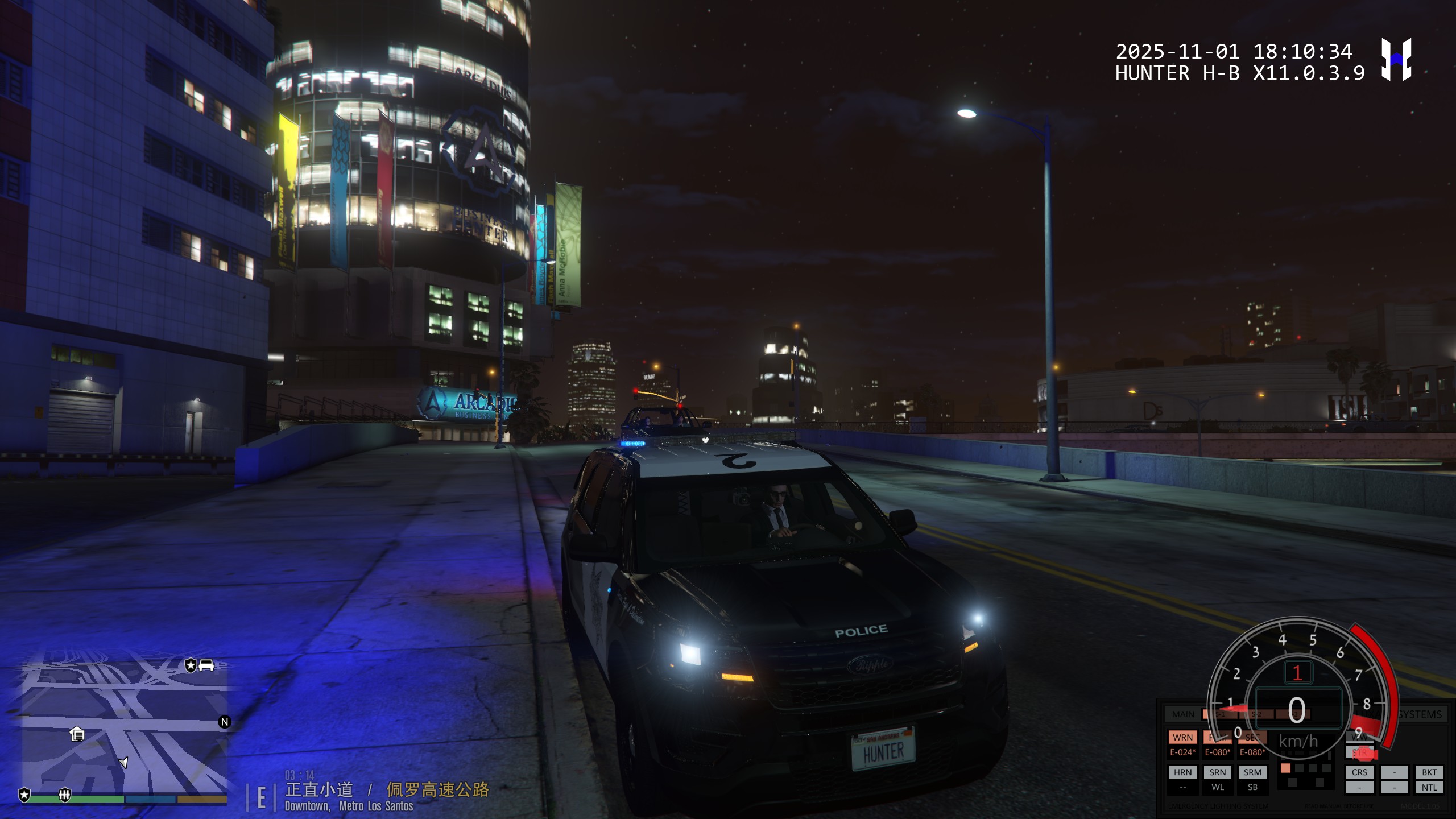Click the garage marker on the minimap

click(x=77, y=734)
